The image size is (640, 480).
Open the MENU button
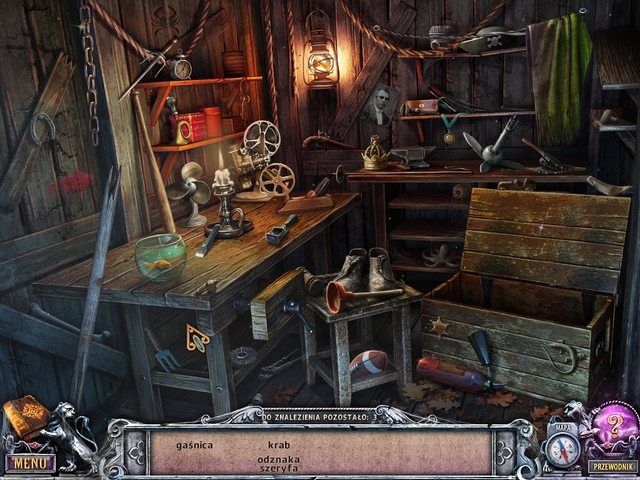tap(29, 463)
